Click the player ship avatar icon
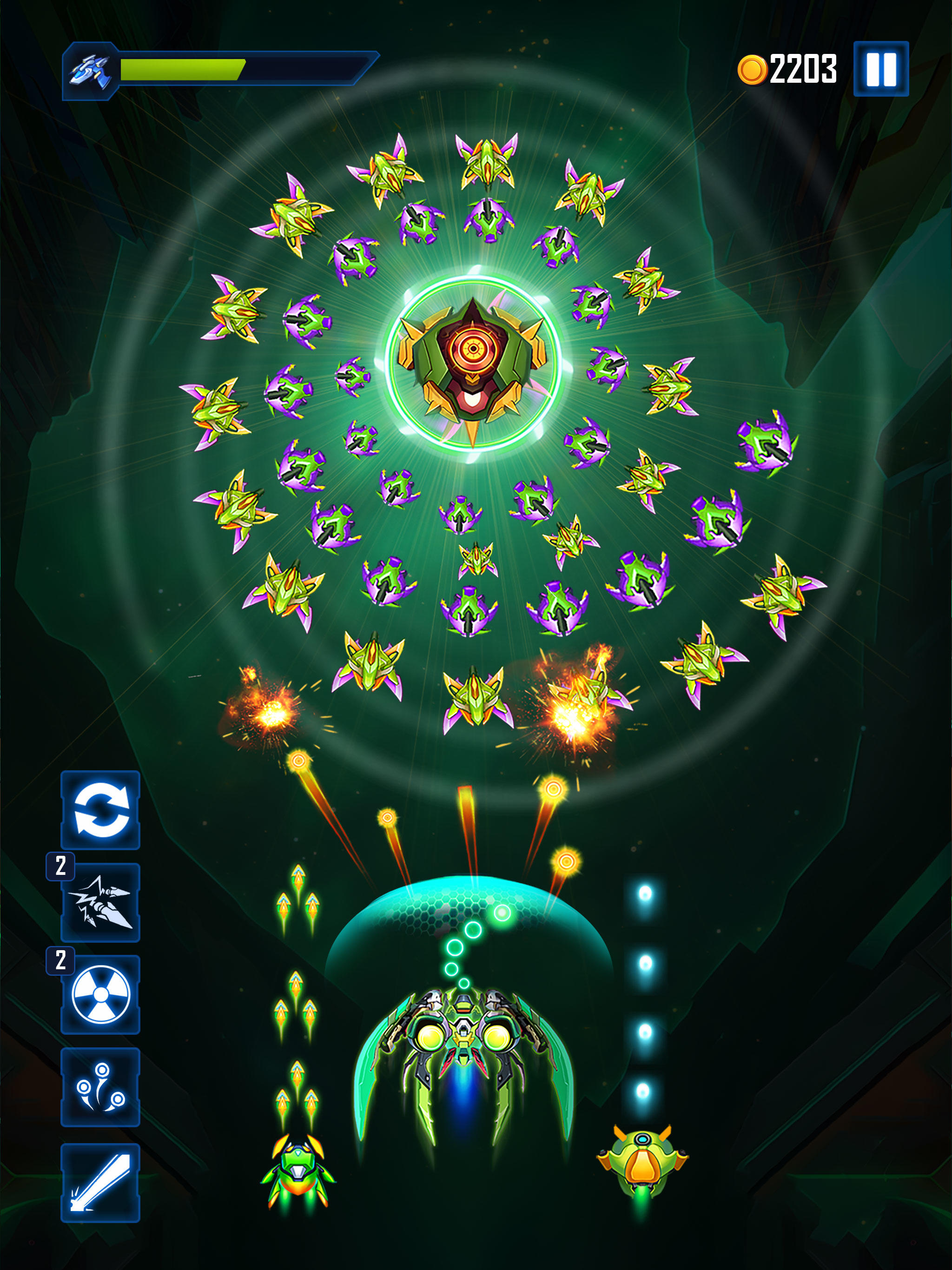 point(92,69)
